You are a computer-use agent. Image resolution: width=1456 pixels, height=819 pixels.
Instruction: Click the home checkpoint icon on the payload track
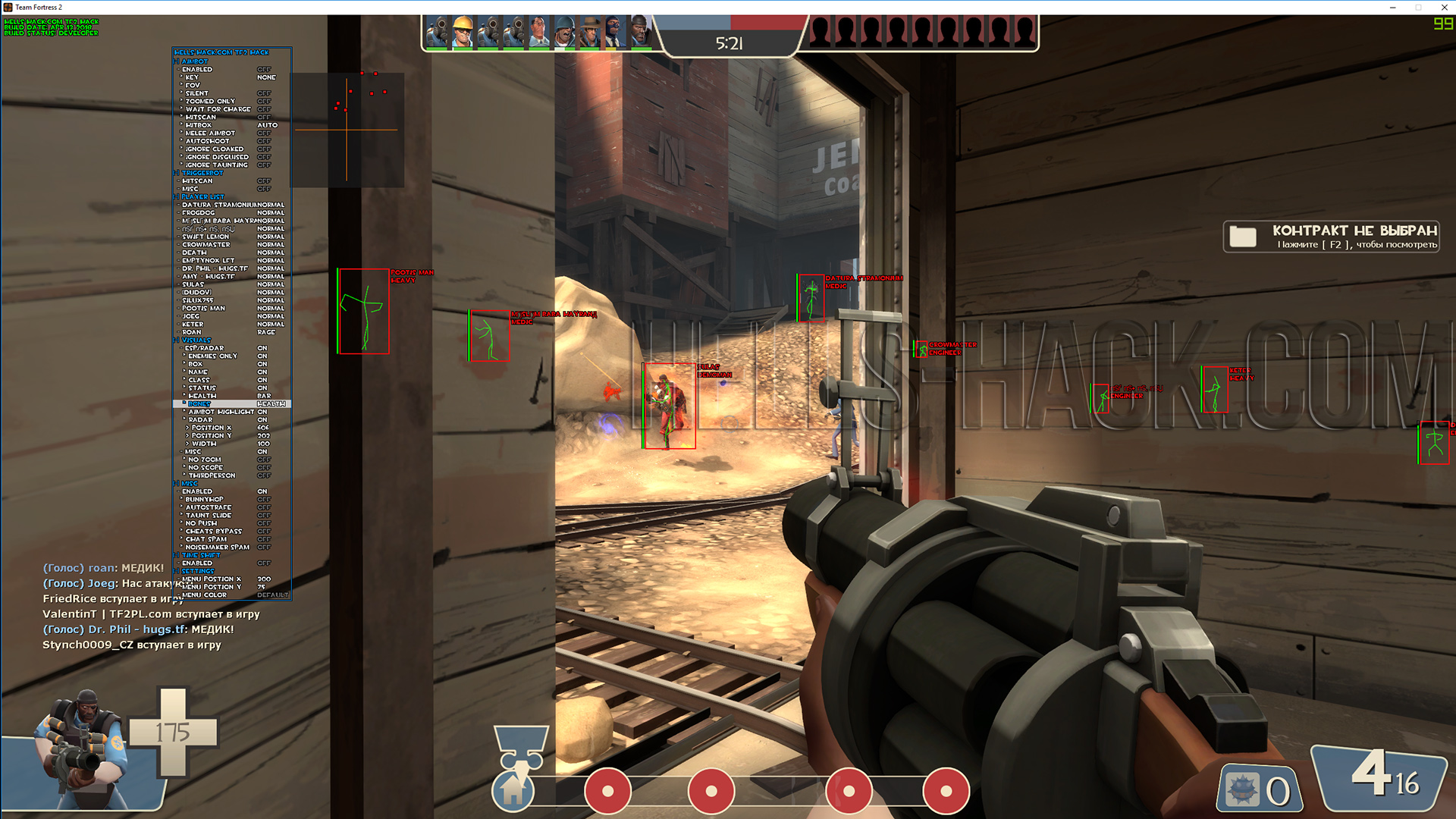click(516, 791)
